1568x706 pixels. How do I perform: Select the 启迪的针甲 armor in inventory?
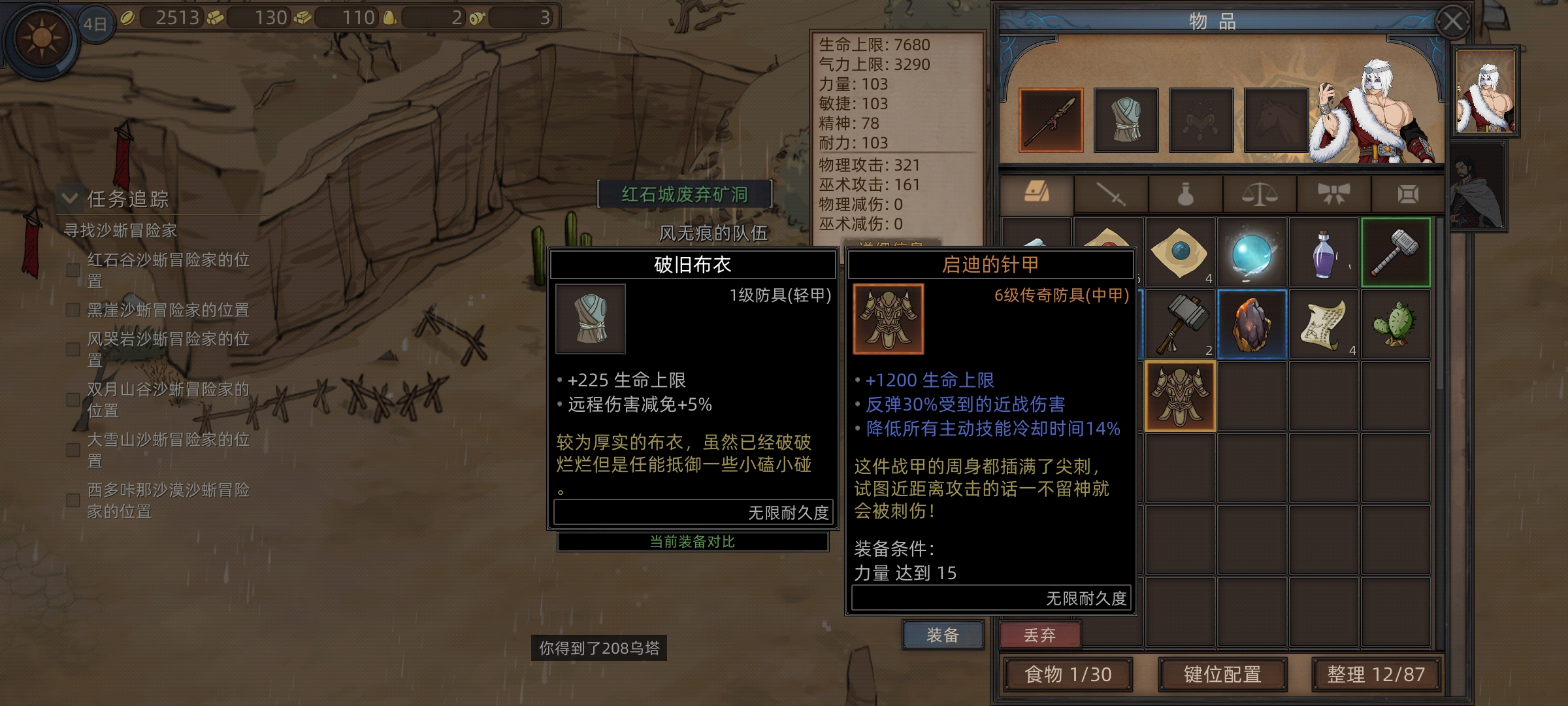click(1180, 396)
